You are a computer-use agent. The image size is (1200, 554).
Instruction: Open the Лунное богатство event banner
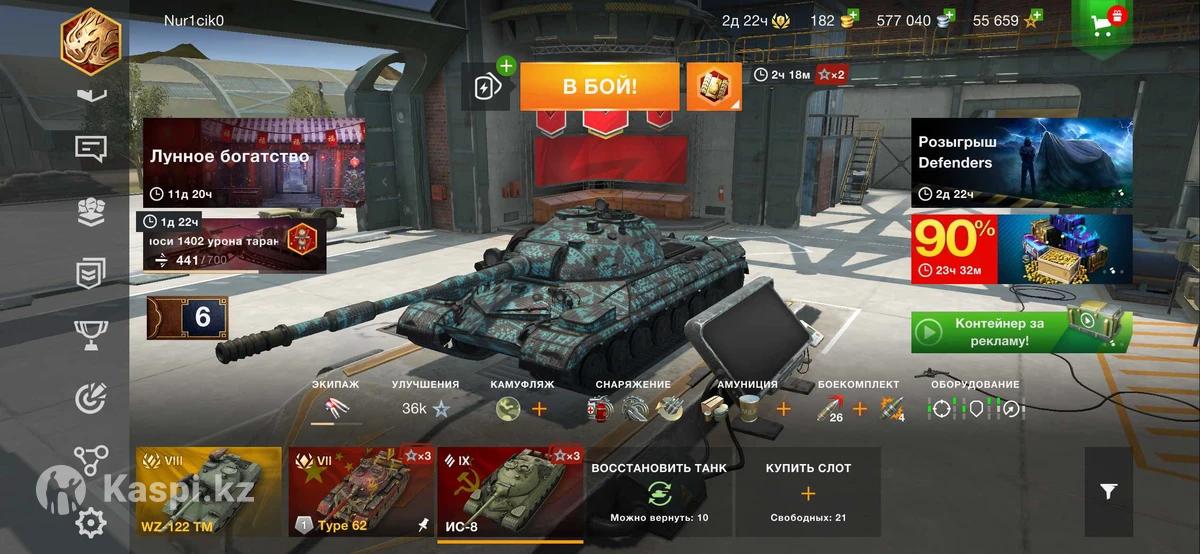(254, 162)
